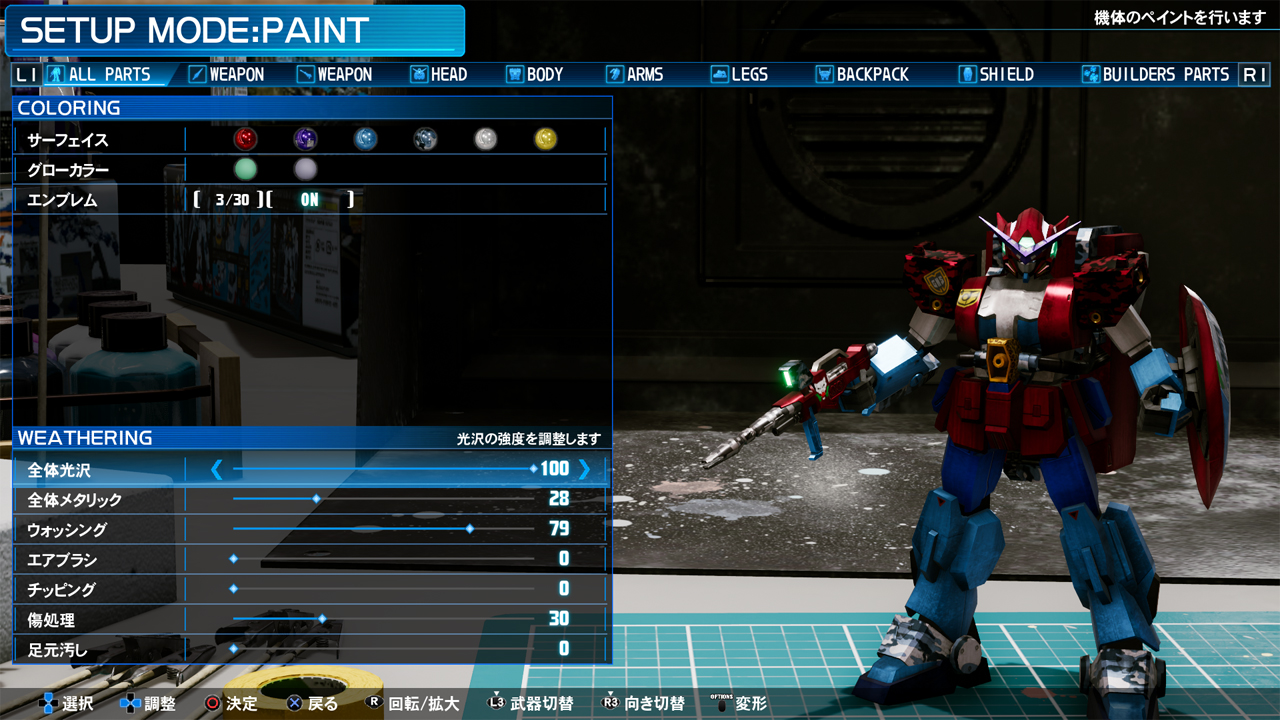The image size is (1280, 720).
Task: Open the HEAD parts tab
Action: click(438, 74)
